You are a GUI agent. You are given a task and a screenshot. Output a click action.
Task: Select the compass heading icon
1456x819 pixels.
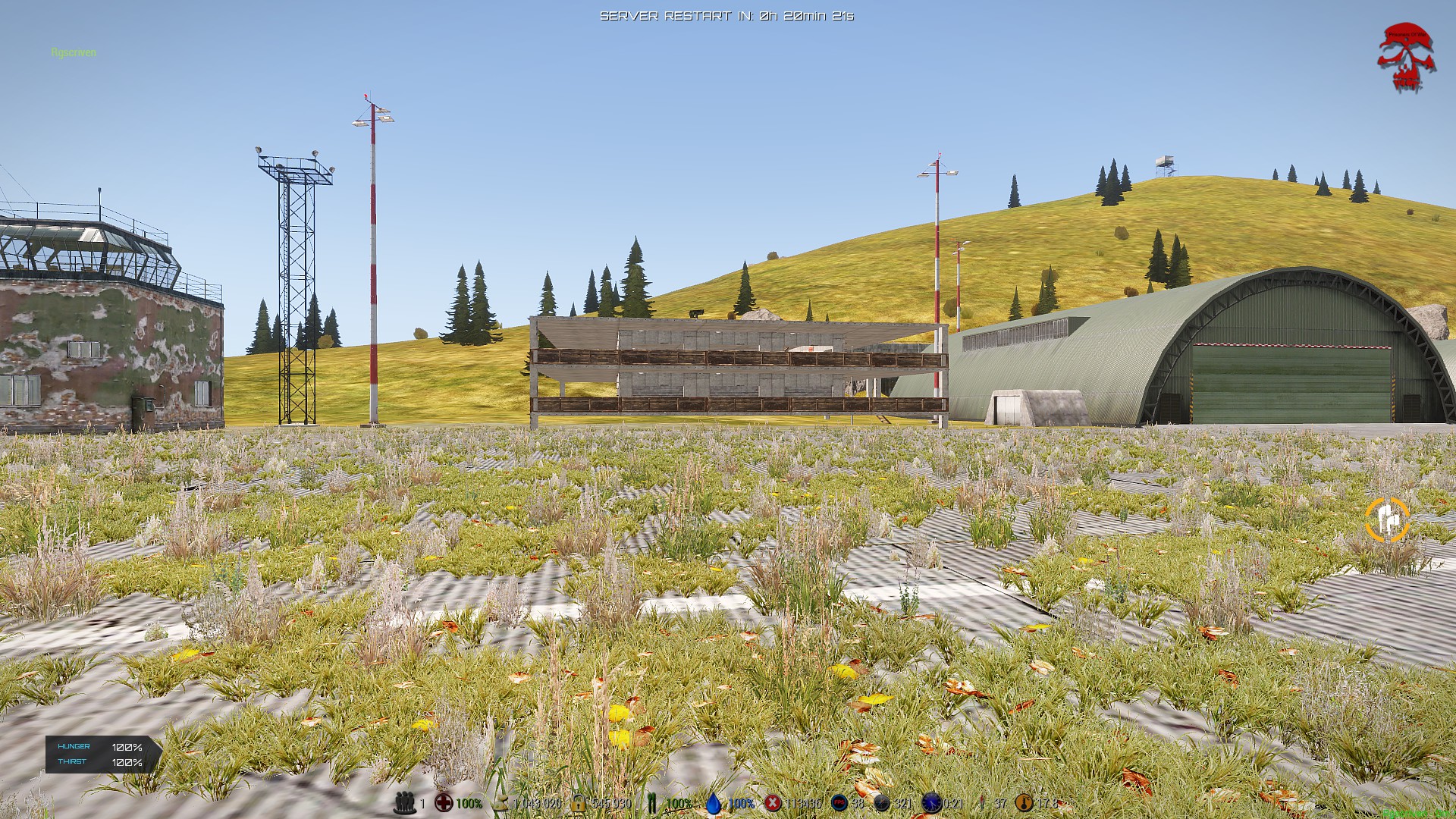pyautogui.click(x=882, y=802)
